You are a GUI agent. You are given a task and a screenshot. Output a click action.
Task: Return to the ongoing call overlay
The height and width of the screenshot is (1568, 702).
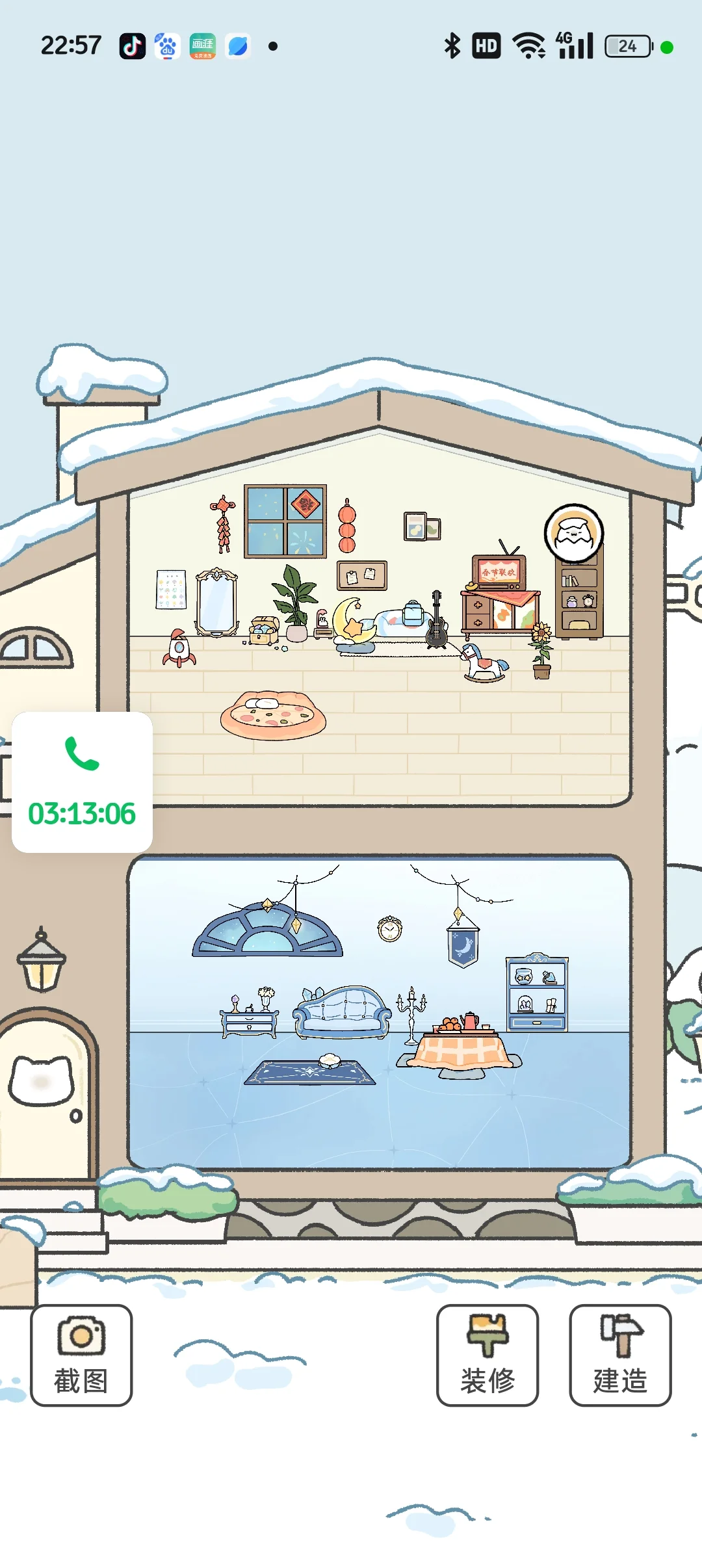[x=82, y=781]
